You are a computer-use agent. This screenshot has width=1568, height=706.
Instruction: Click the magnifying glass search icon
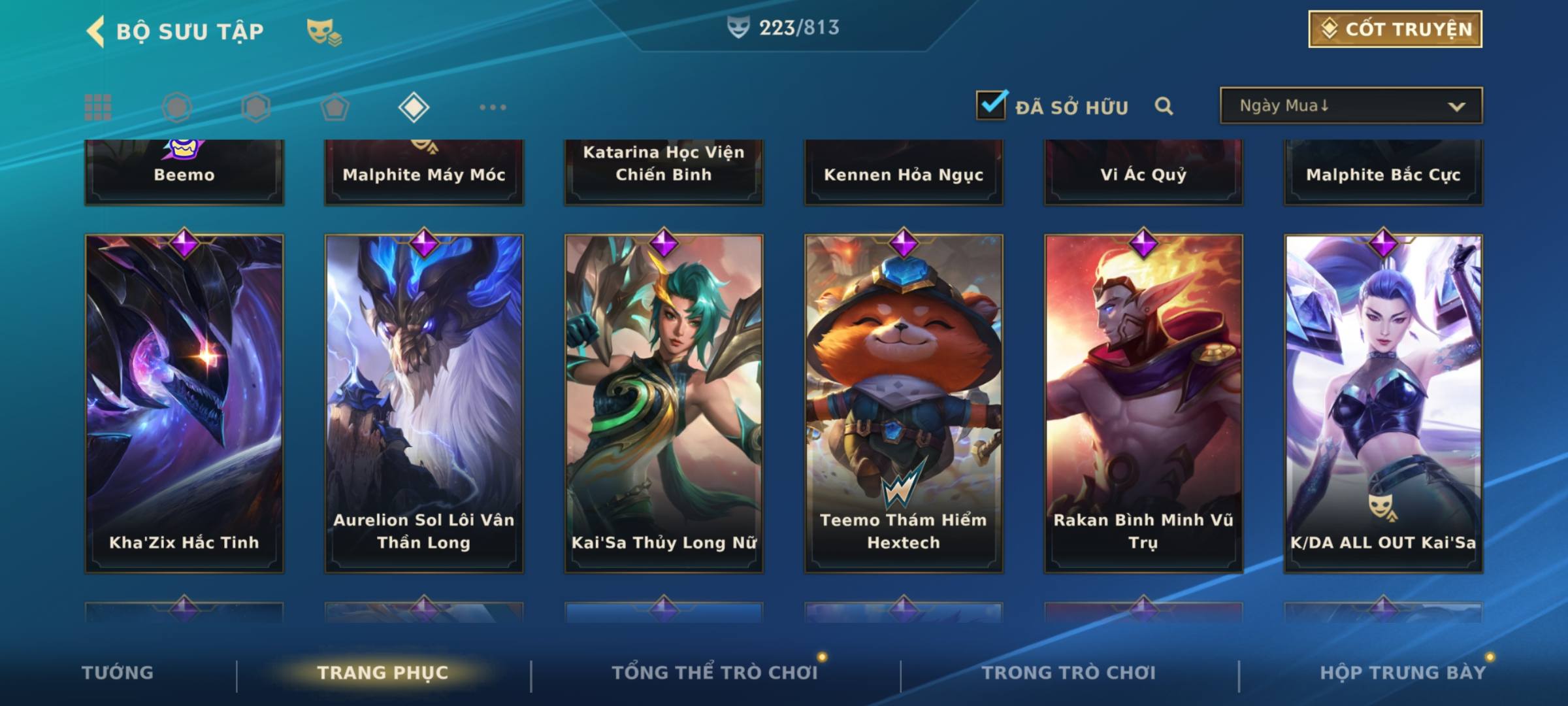1164,106
